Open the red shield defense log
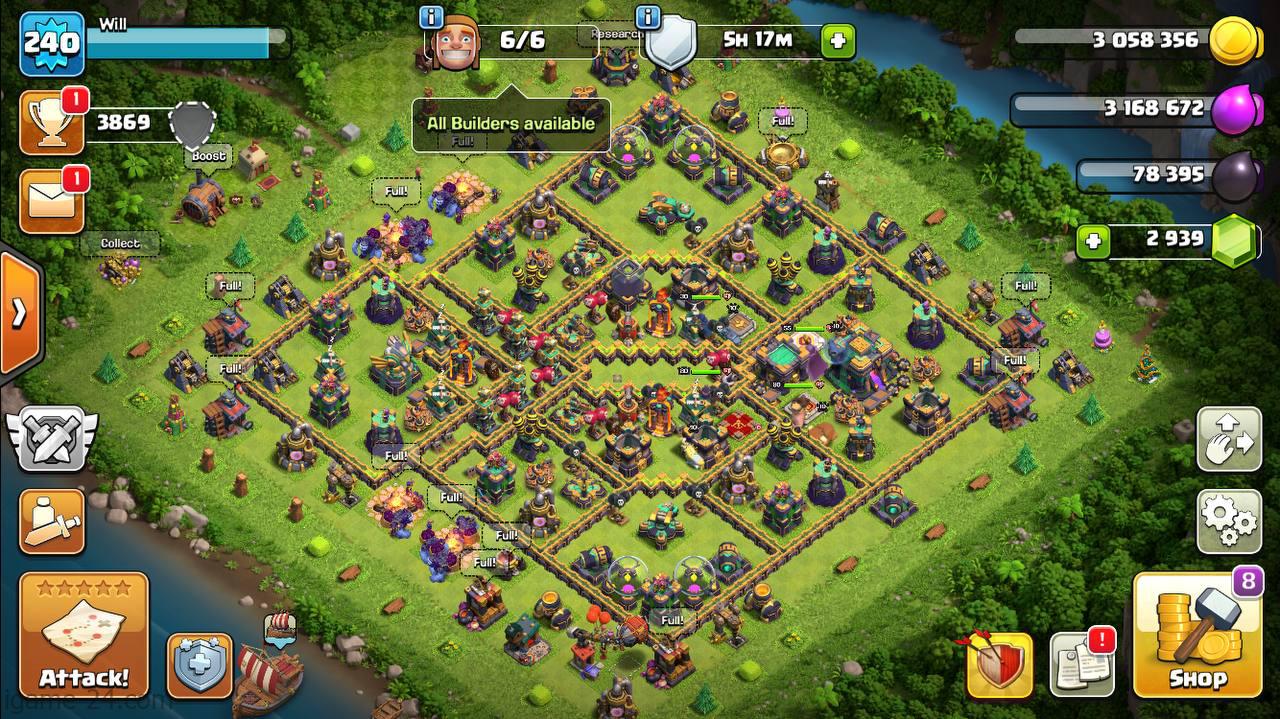This screenshot has width=1280, height=719. click(999, 665)
